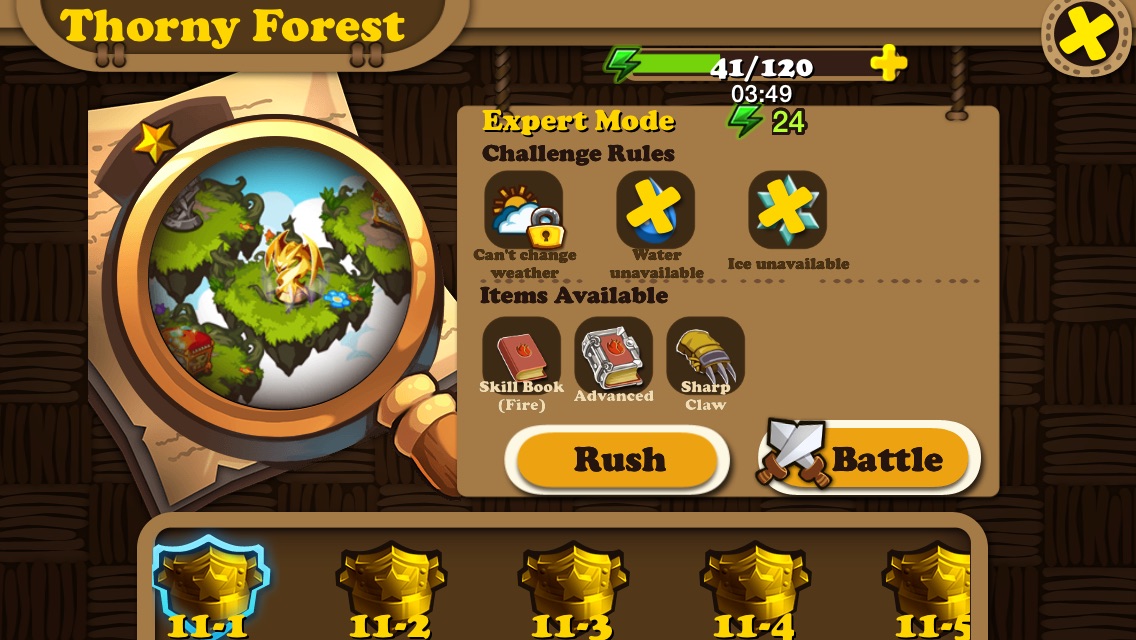Viewport: 1136px width, 640px height.
Task: Tap the Rush button
Action: pos(618,460)
